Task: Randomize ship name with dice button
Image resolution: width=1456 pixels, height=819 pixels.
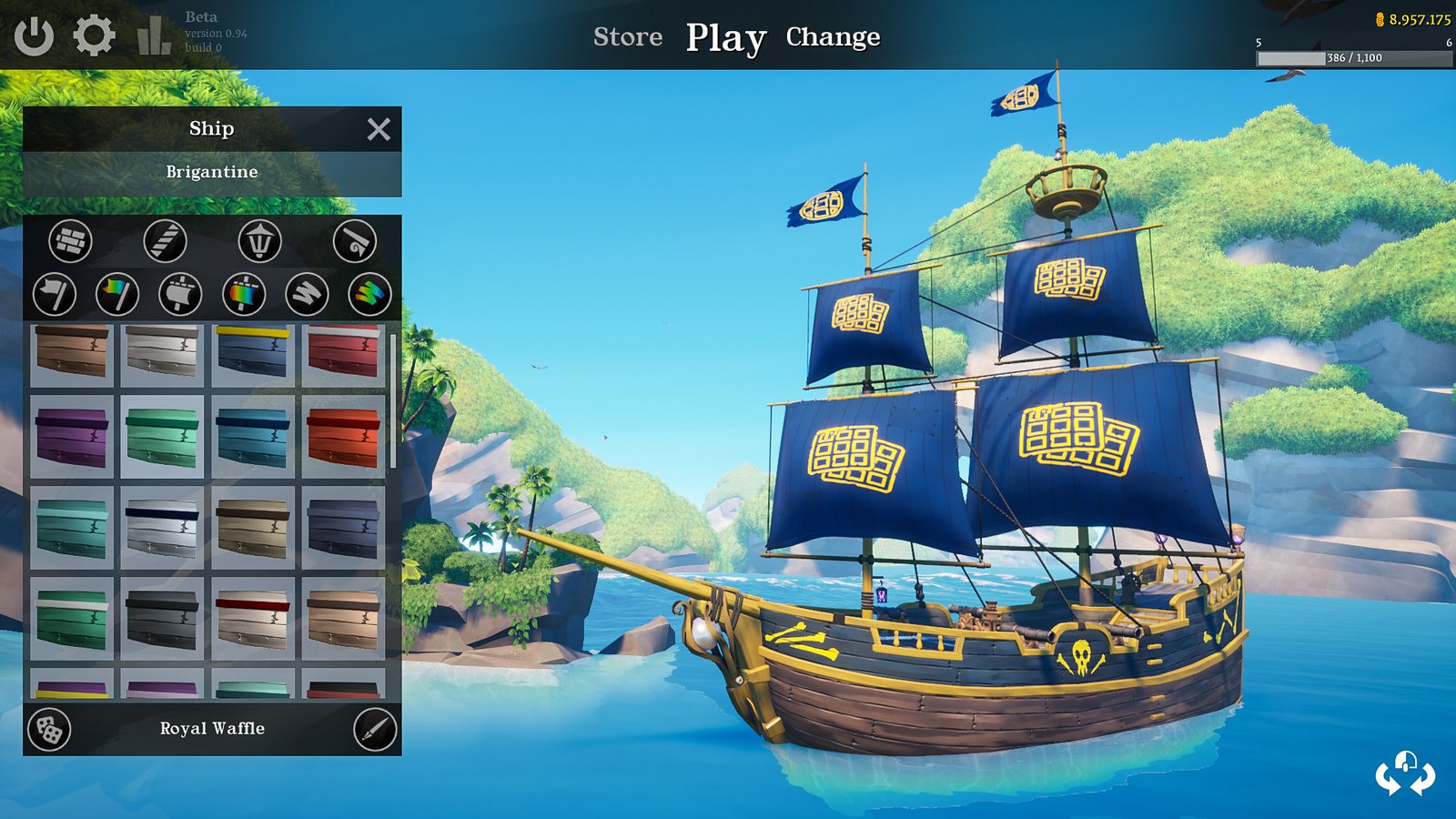Action: [49, 729]
